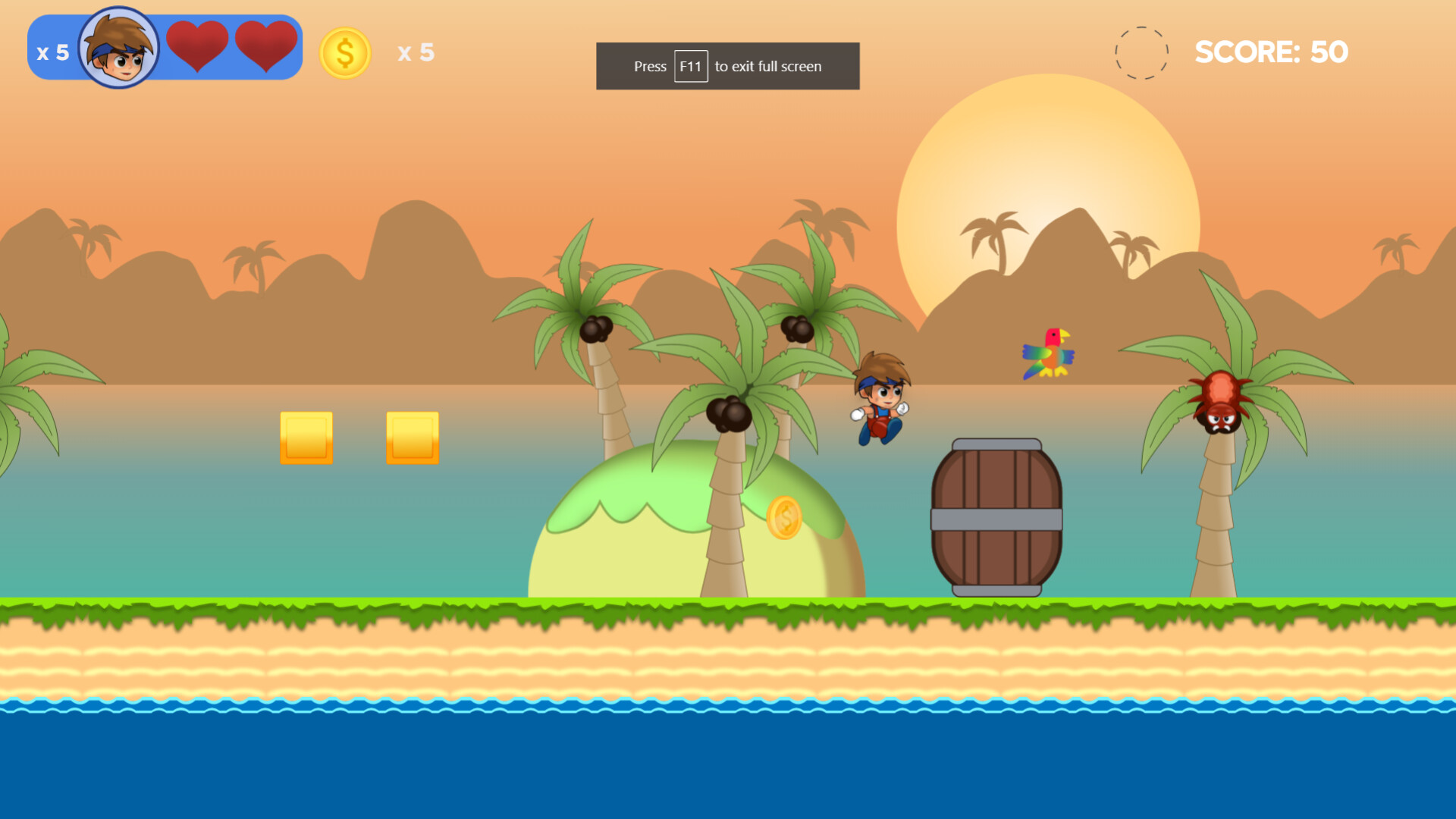Click the right yellow mystery block
Image resolution: width=1456 pixels, height=819 pixels.
click(413, 438)
